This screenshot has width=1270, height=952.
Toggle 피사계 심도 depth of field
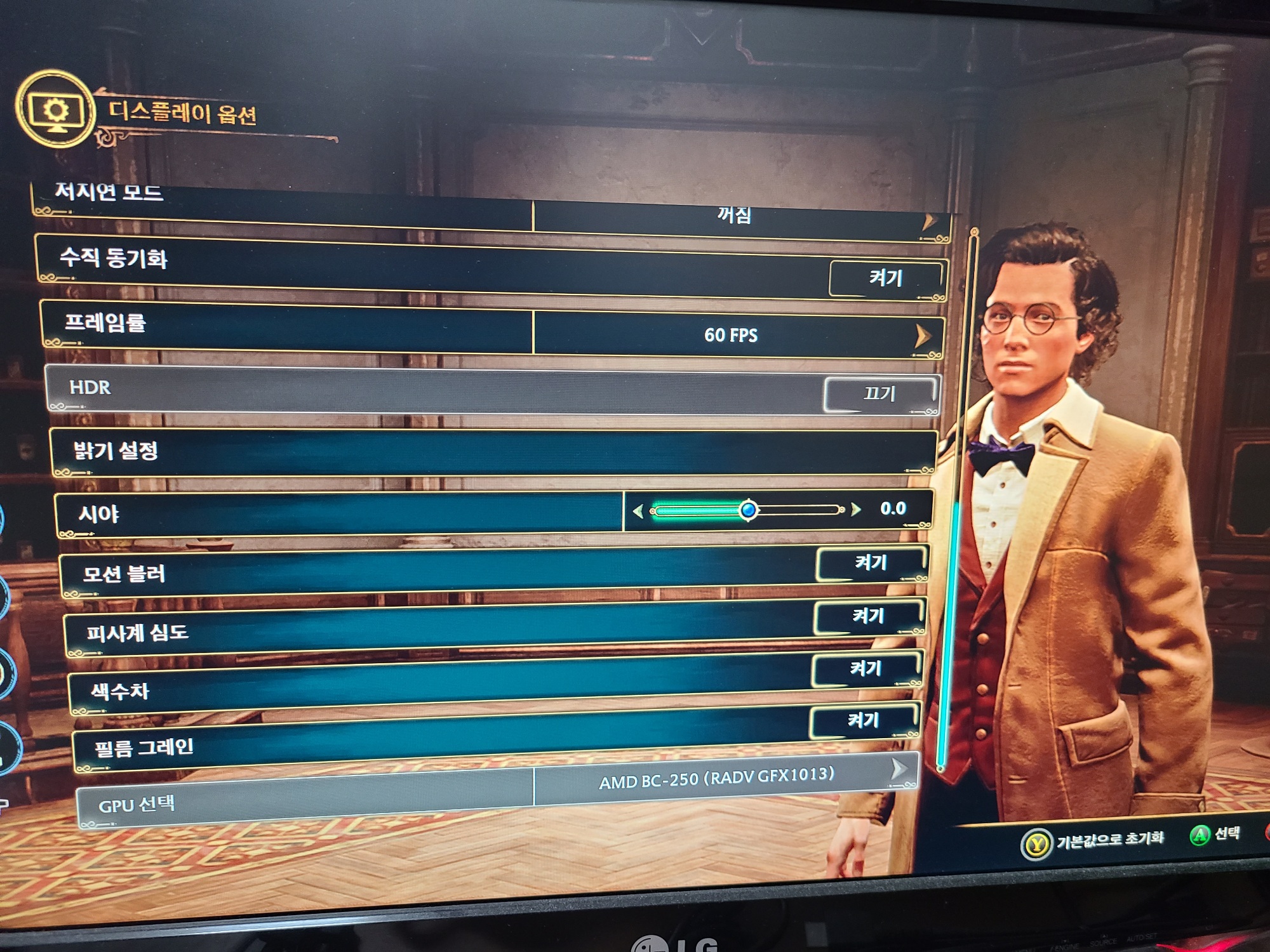pos(868,616)
